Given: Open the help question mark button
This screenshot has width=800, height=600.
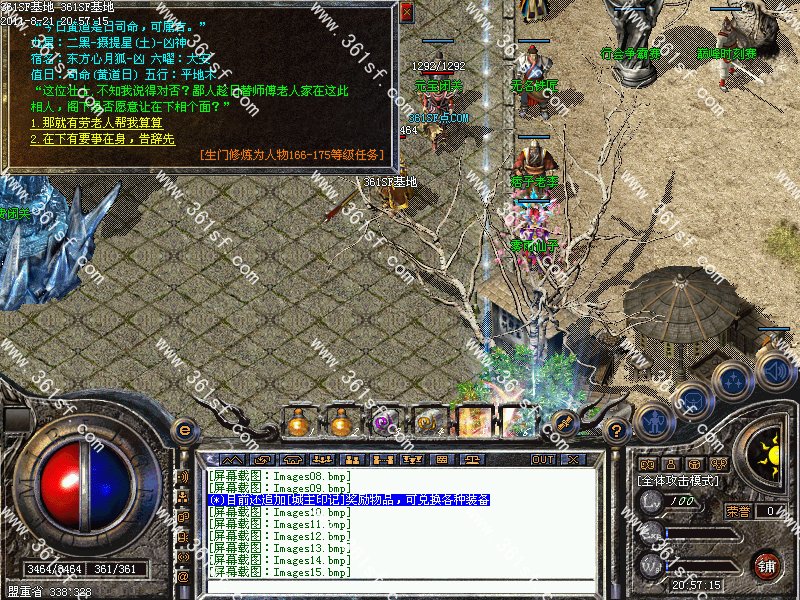Looking at the screenshot, I should [x=617, y=430].
